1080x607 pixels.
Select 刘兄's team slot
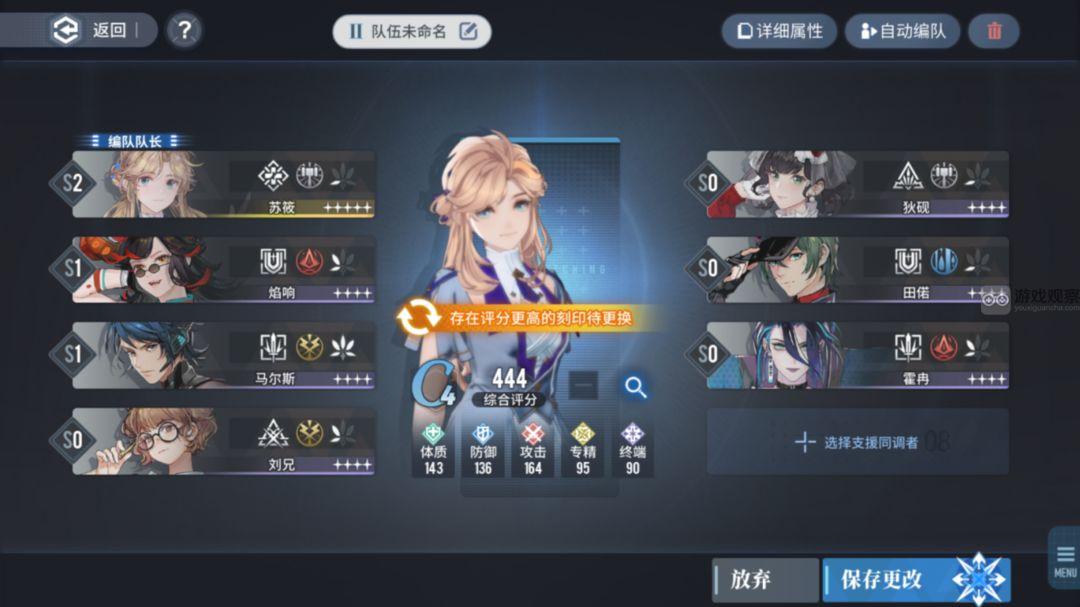[x=225, y=441]
